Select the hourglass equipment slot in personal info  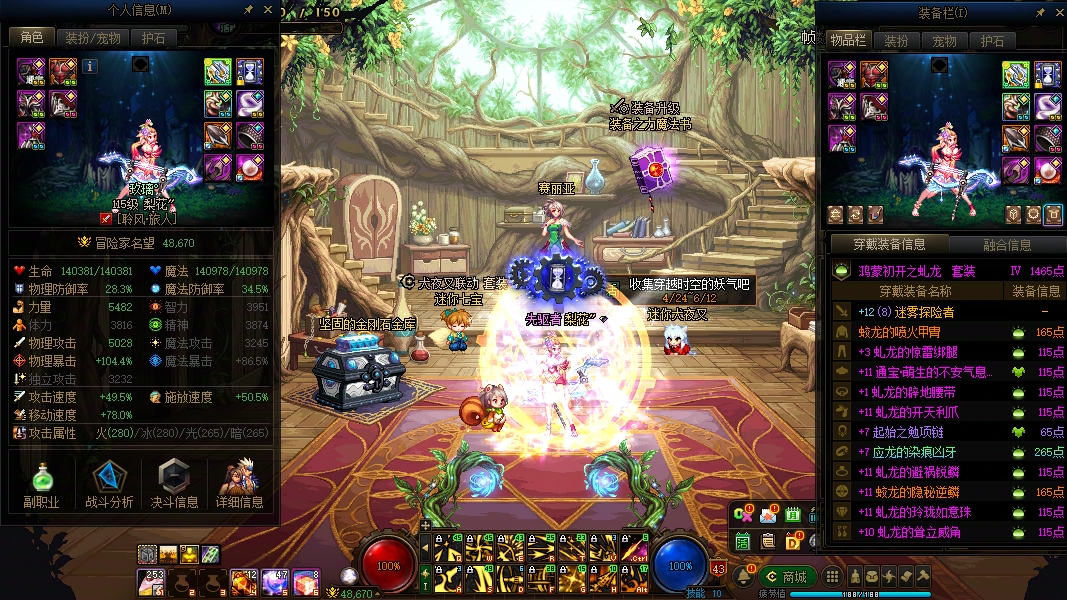click(x=249, y=71)
